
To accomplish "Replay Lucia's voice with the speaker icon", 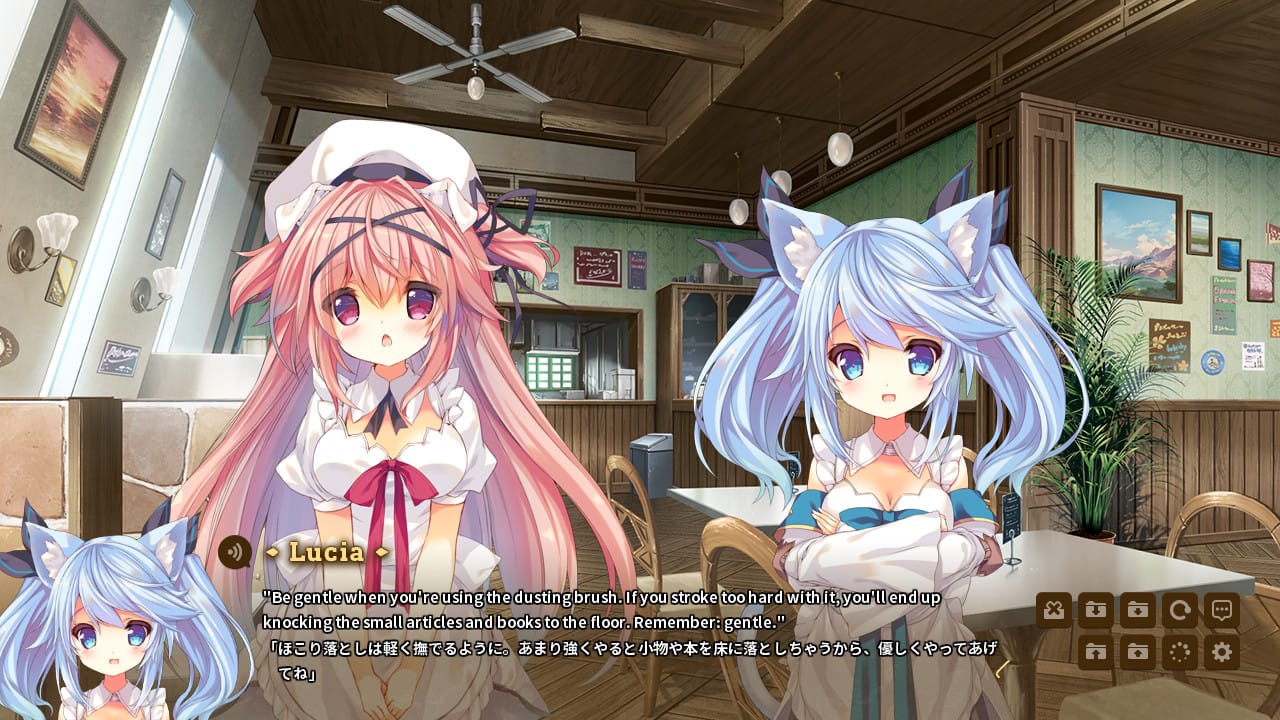I will 235,551.
